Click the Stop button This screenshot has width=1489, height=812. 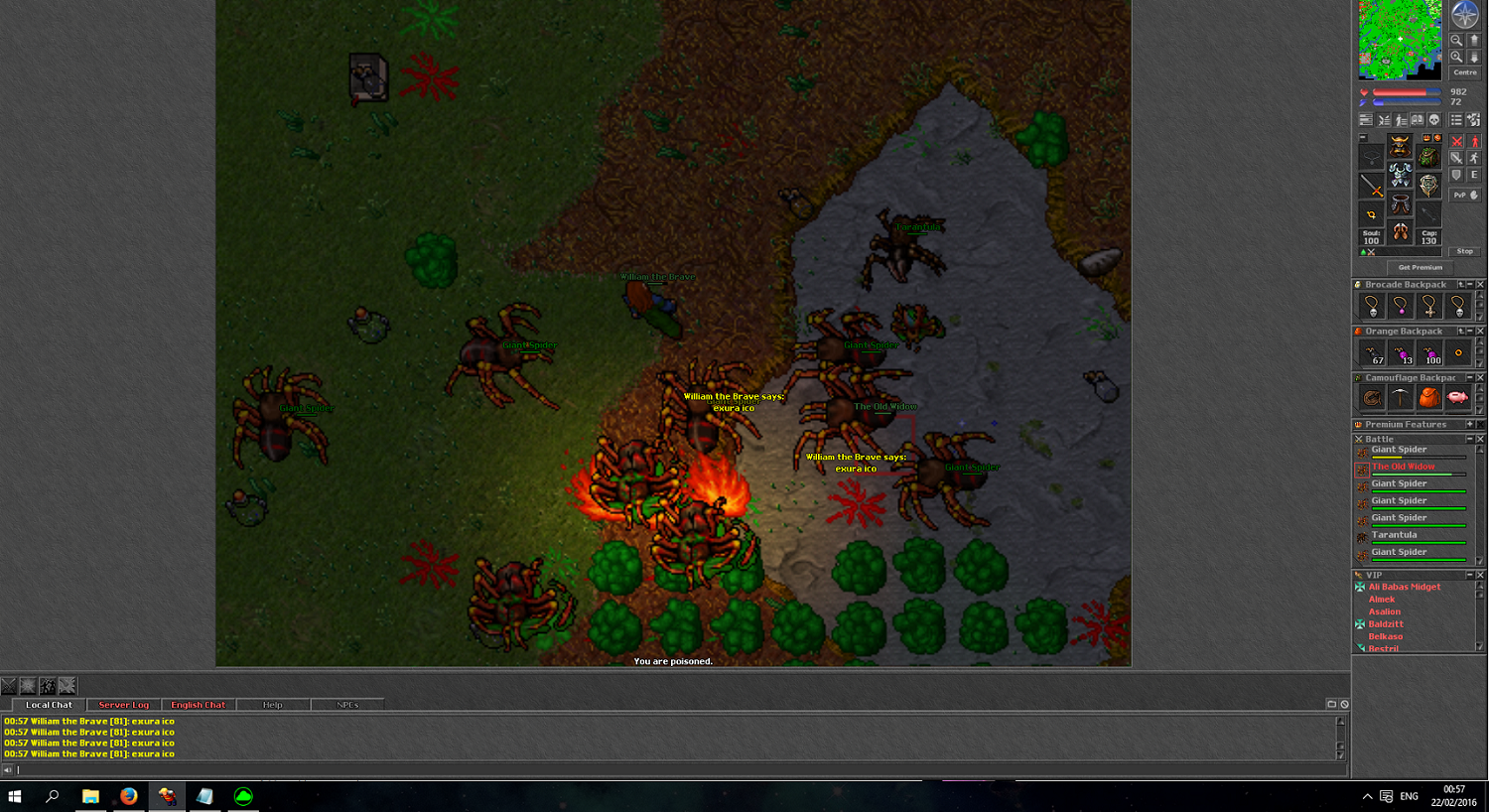coord(1464,251)
